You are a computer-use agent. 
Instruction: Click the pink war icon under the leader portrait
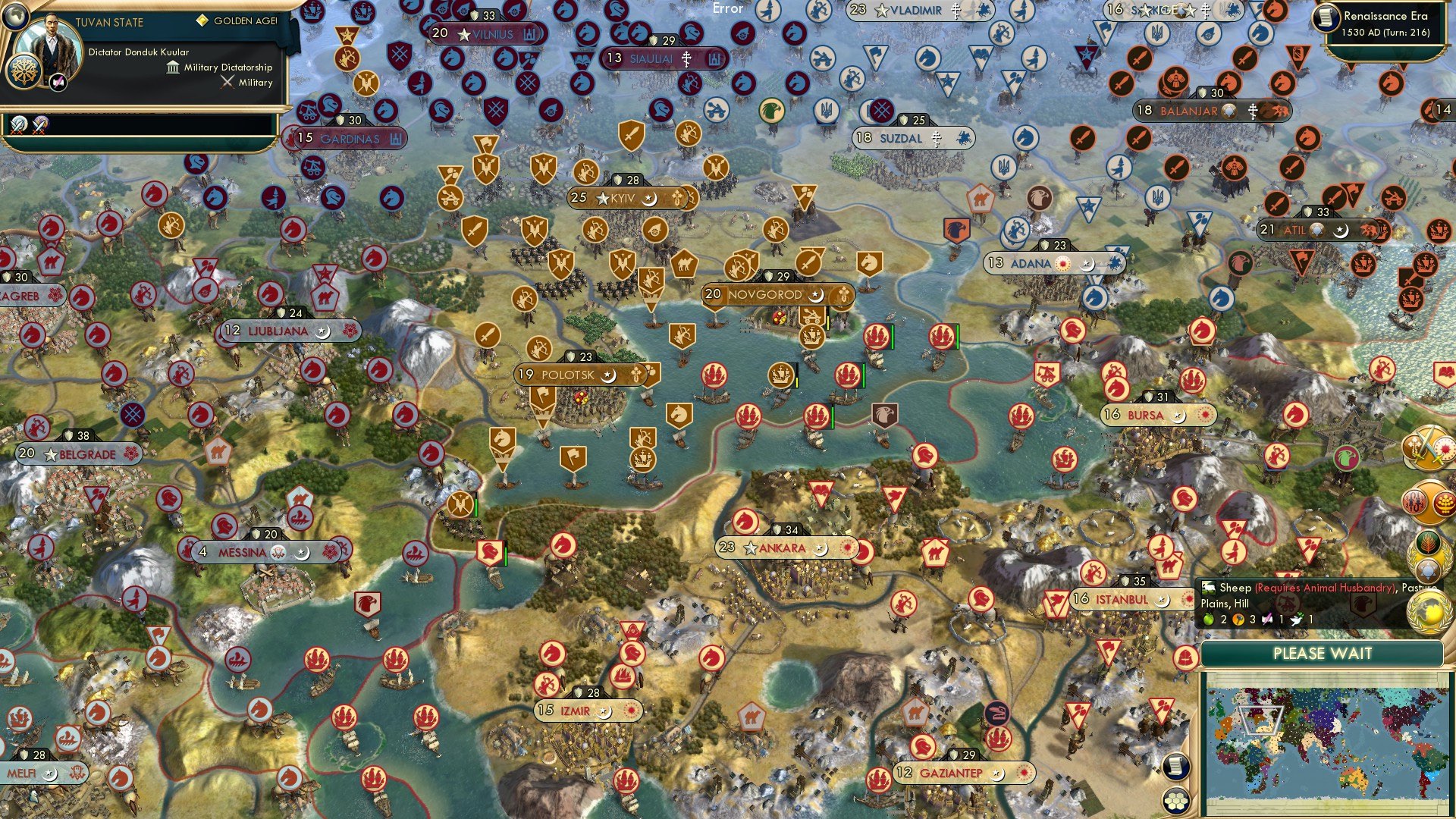click(57, 83)
